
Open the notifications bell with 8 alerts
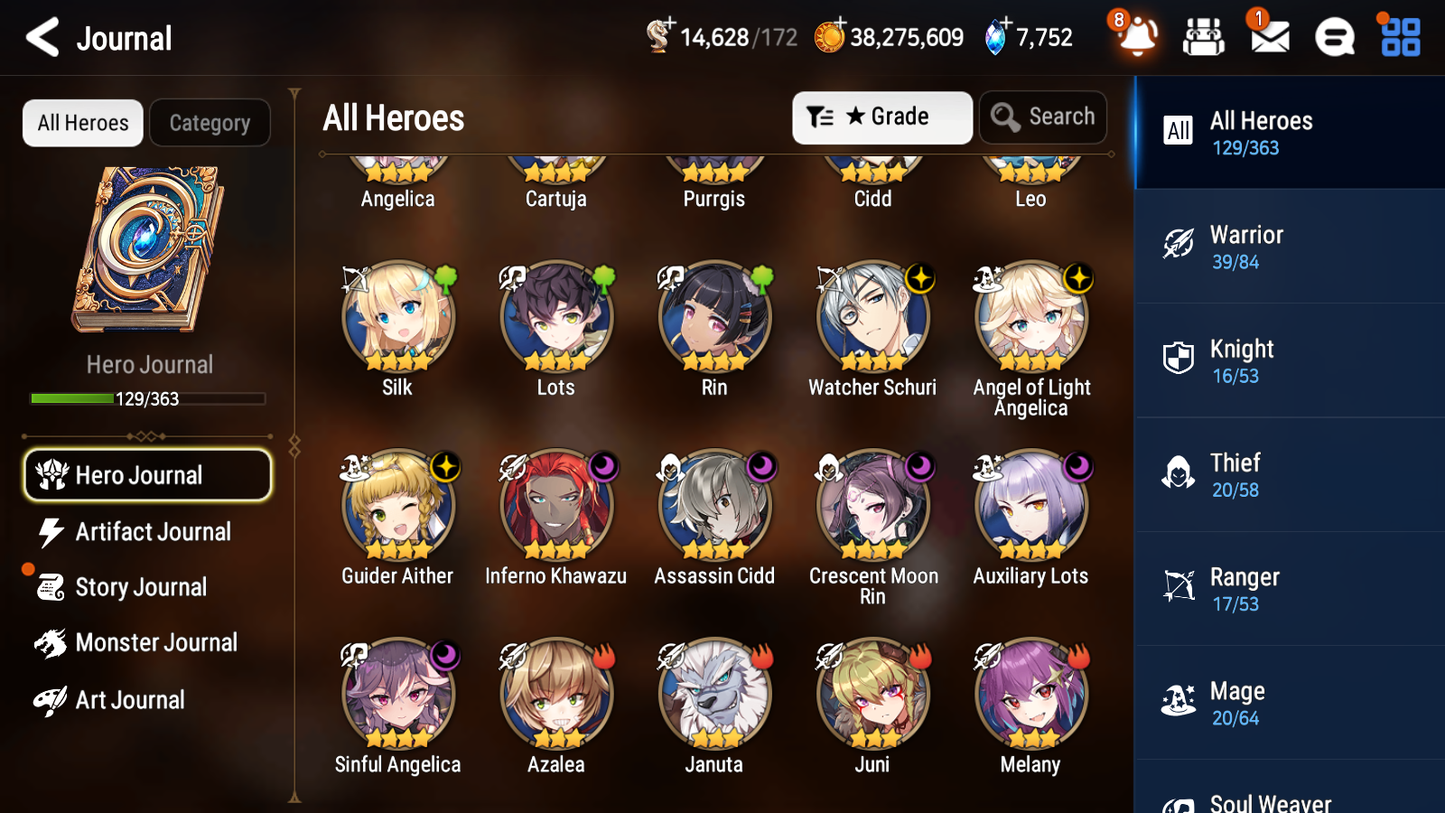pyautogui.click(x=1136, y=37)
